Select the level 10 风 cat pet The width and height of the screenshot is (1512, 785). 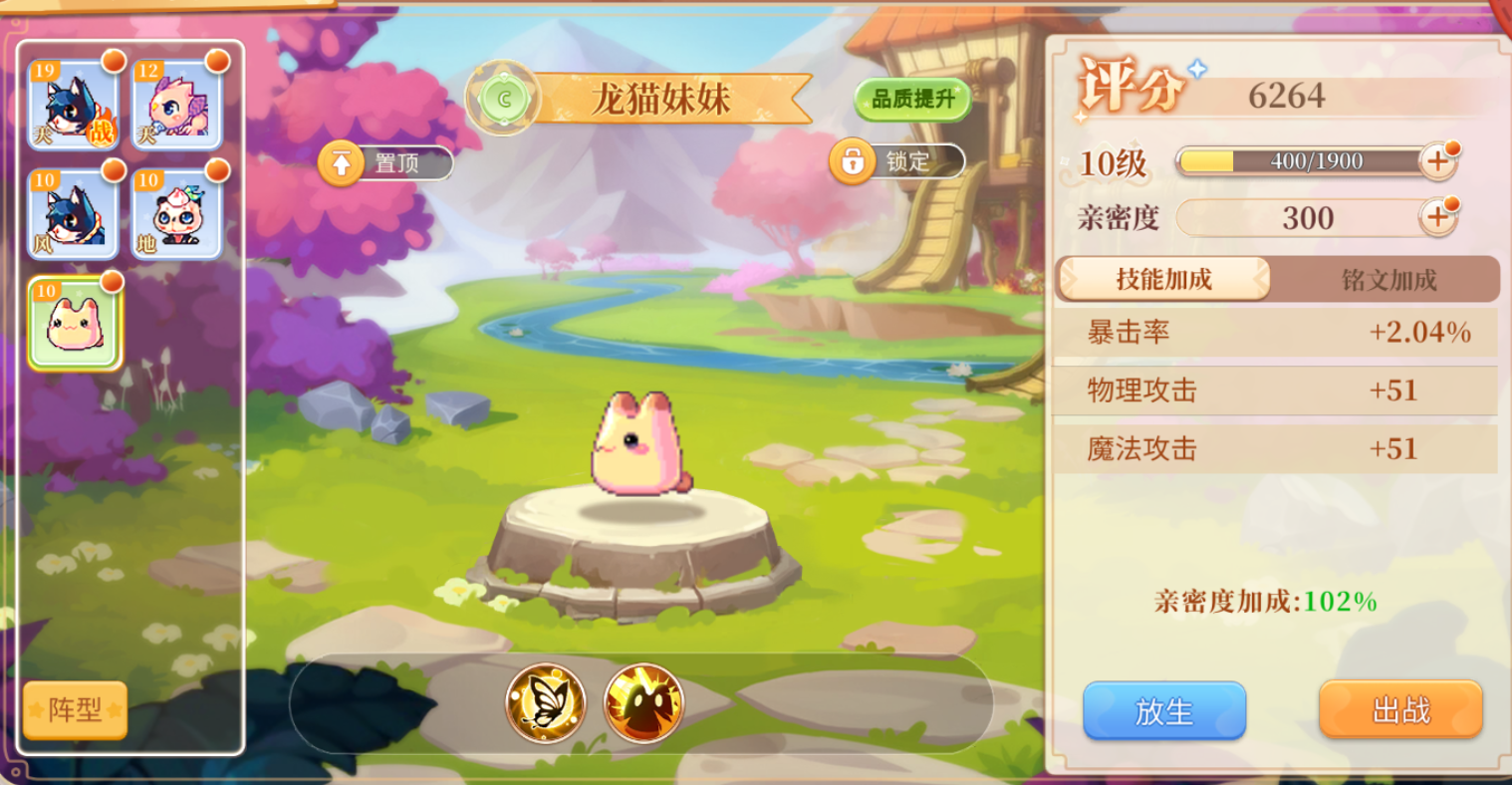[x=72, y=212]
